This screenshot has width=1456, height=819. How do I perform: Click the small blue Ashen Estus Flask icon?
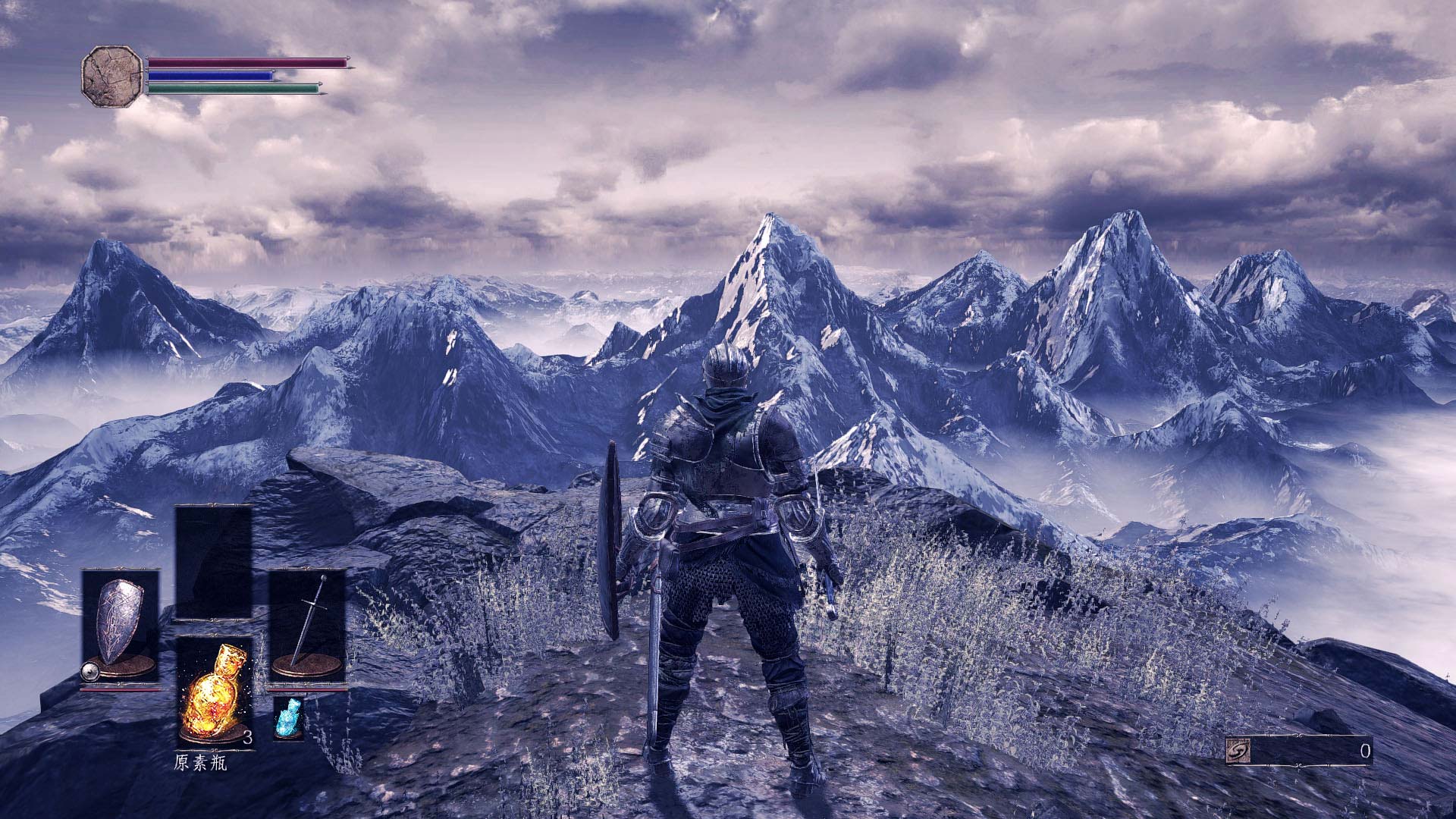288,717
